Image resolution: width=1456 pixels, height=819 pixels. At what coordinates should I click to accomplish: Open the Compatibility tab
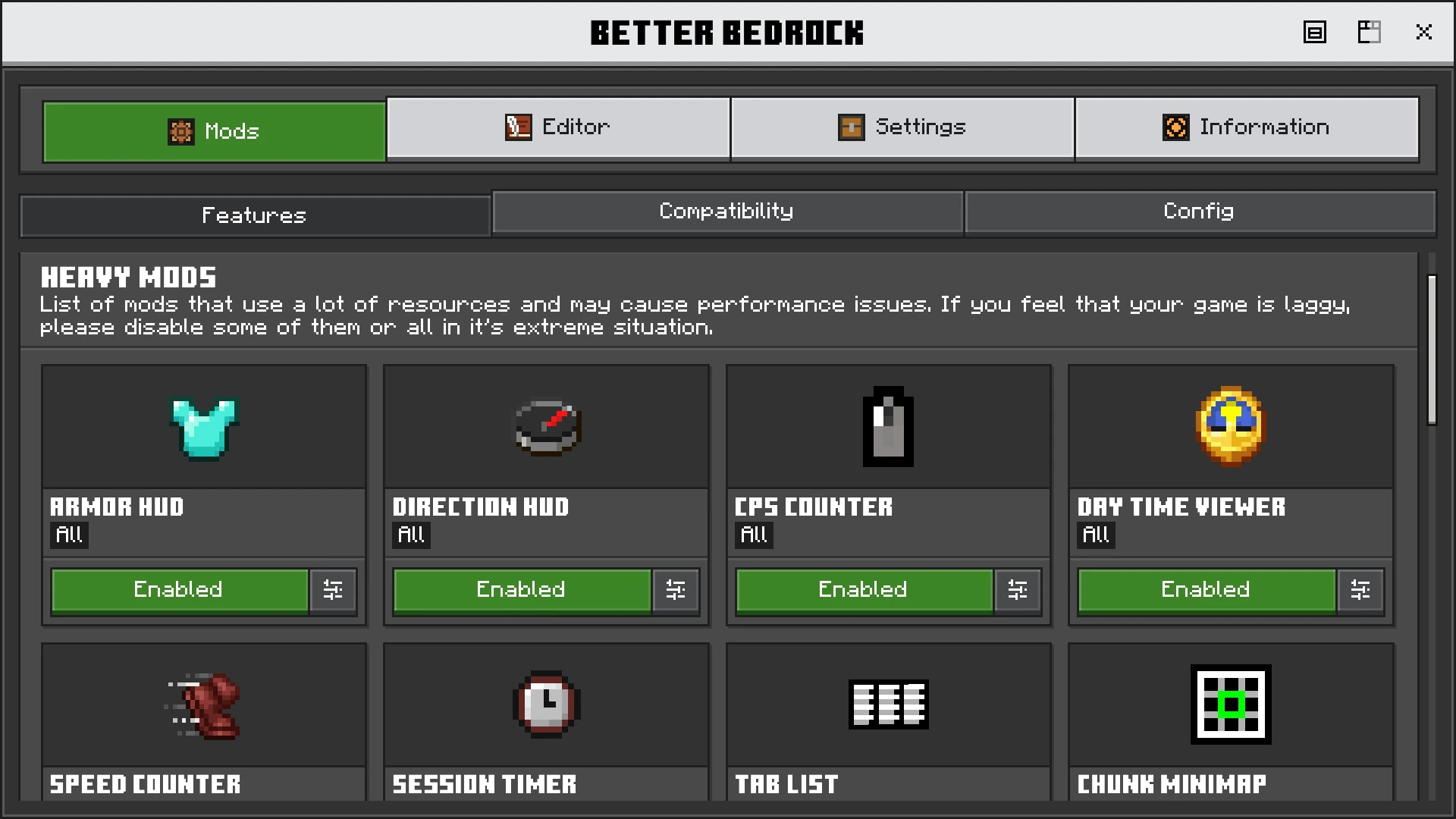click(x=726, y=212)
